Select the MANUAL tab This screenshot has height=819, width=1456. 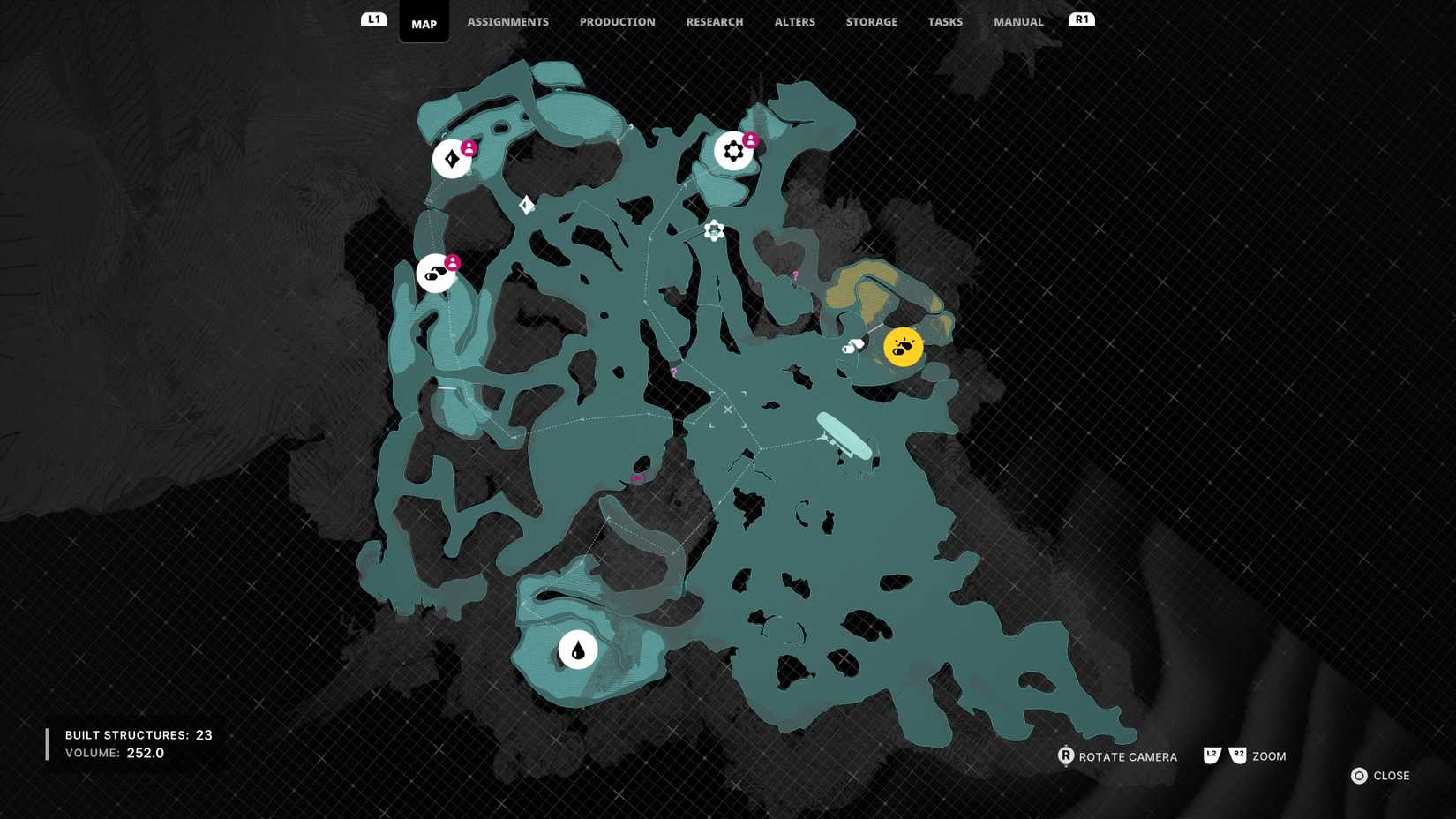pos(1017,21)
